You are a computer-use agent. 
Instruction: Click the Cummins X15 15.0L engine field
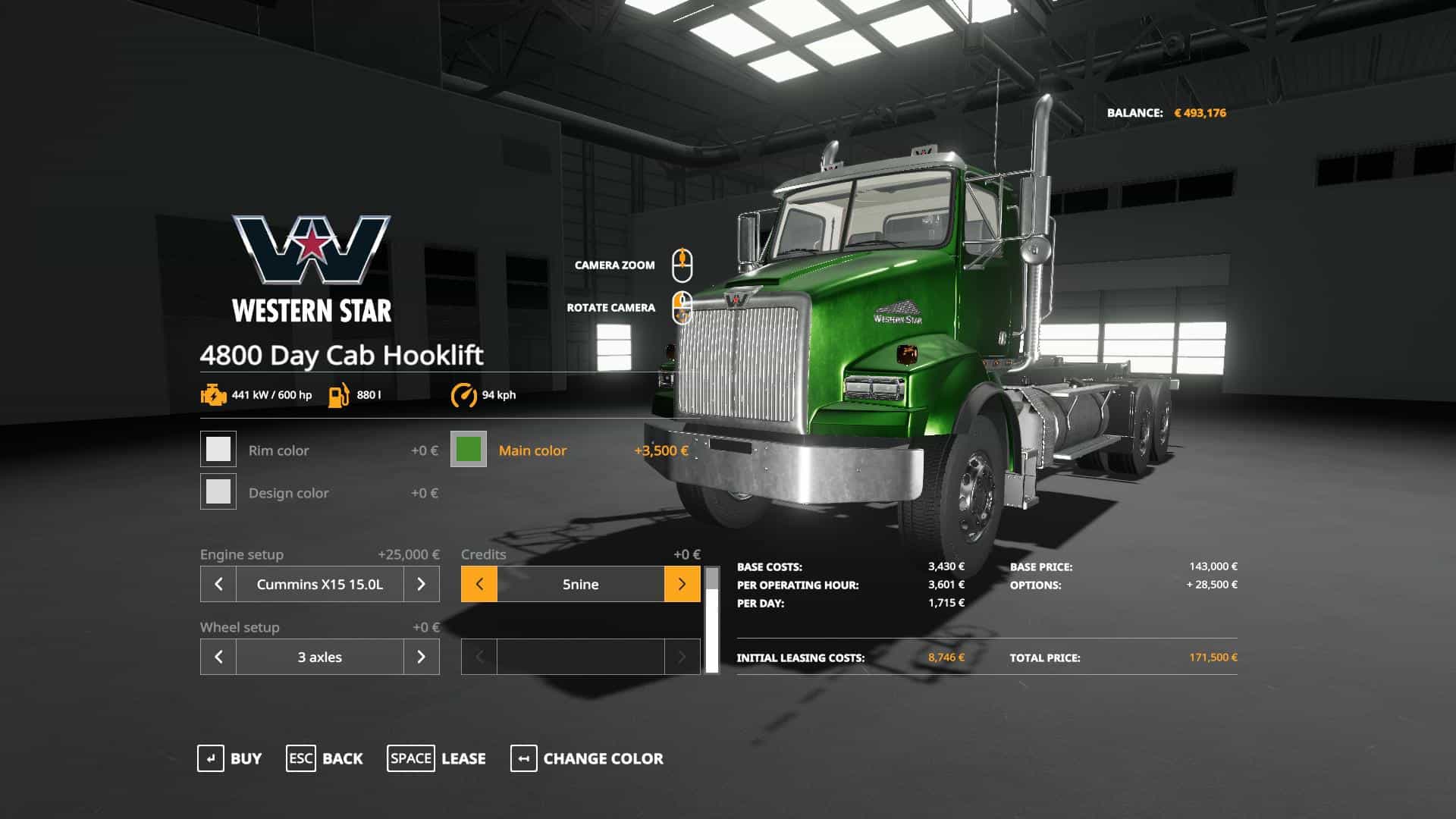(x=320, y=584)
